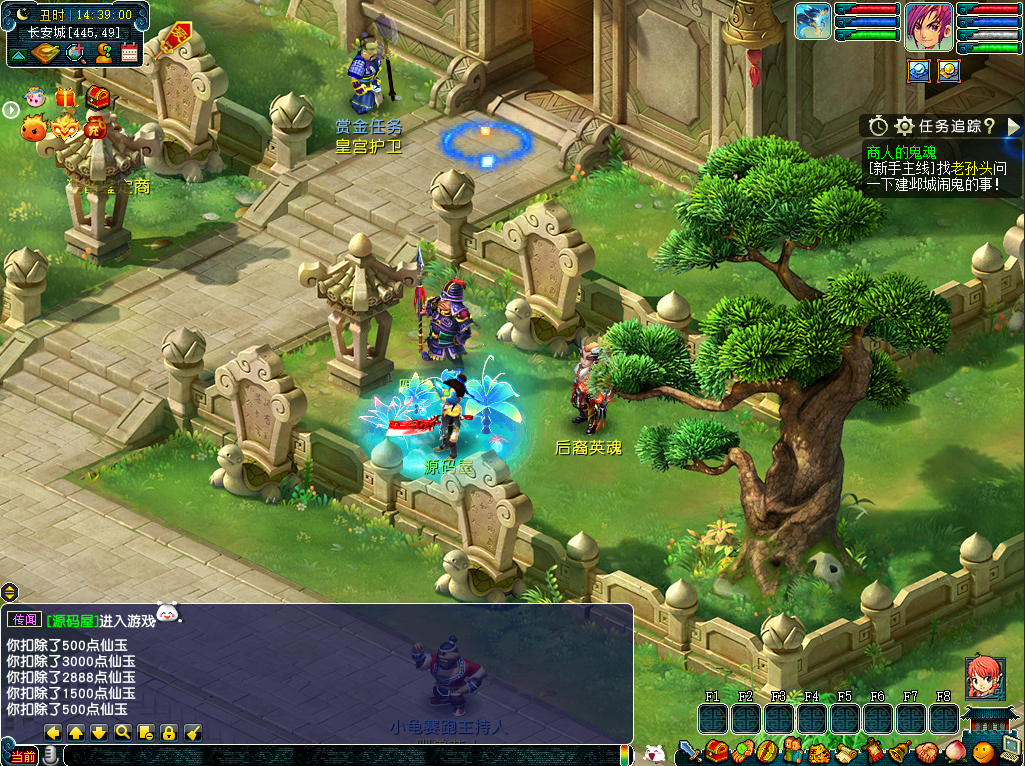The height and width of the screenshot is (766, 1025).
Task: Expand the quest tracker arrow button
Action: [1013, 126]
